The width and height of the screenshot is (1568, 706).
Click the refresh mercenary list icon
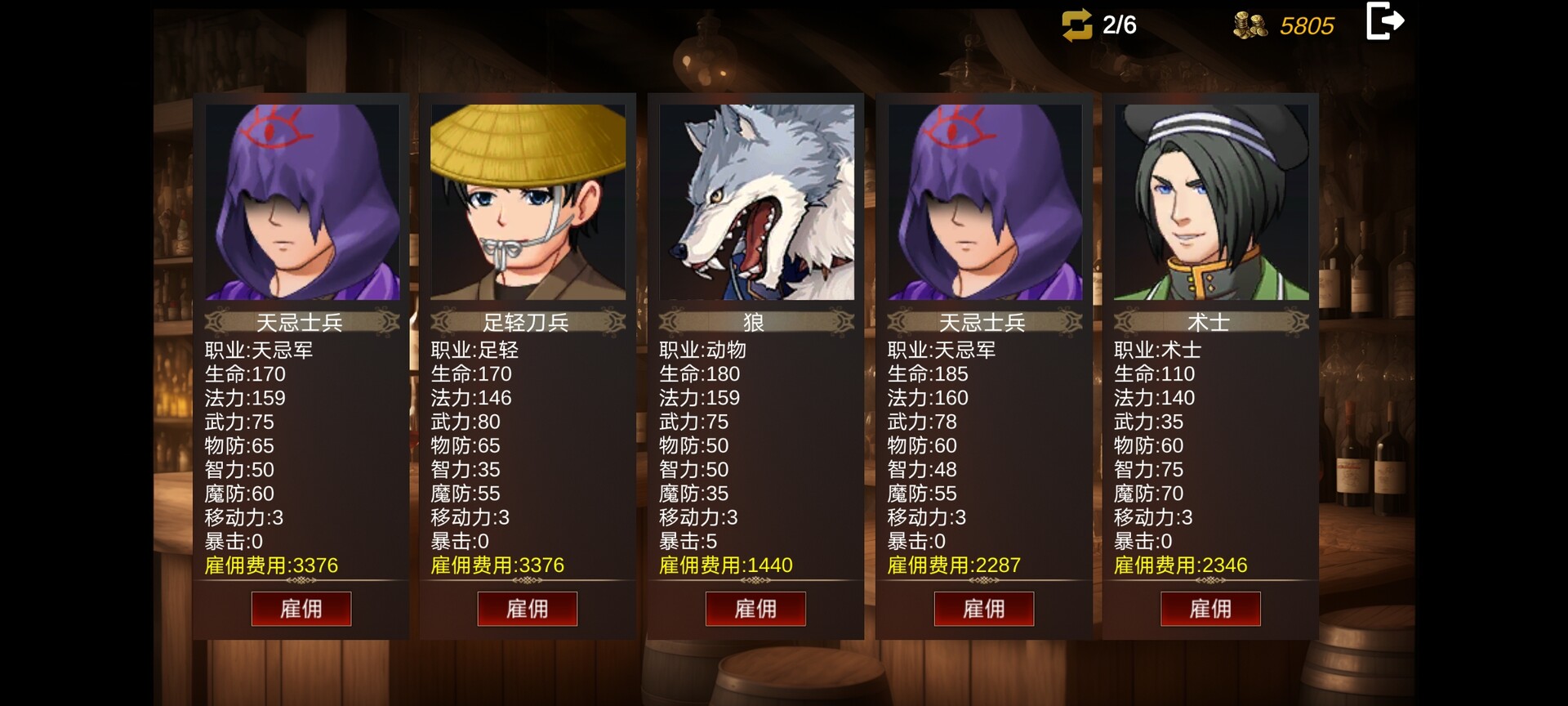point(1078,26)
